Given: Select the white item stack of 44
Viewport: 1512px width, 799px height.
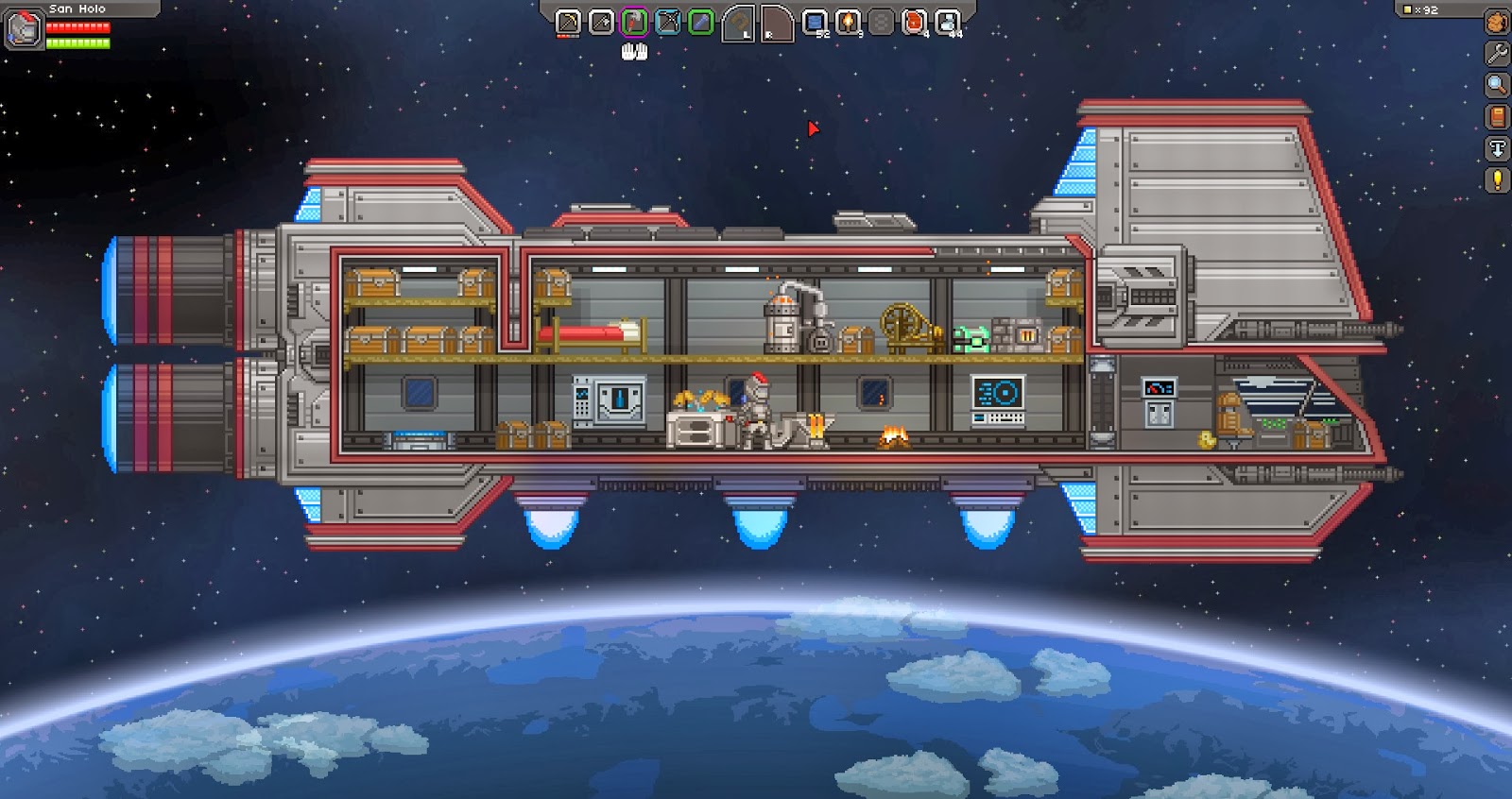Looking at the screenshot, I should tap(947, 22).
